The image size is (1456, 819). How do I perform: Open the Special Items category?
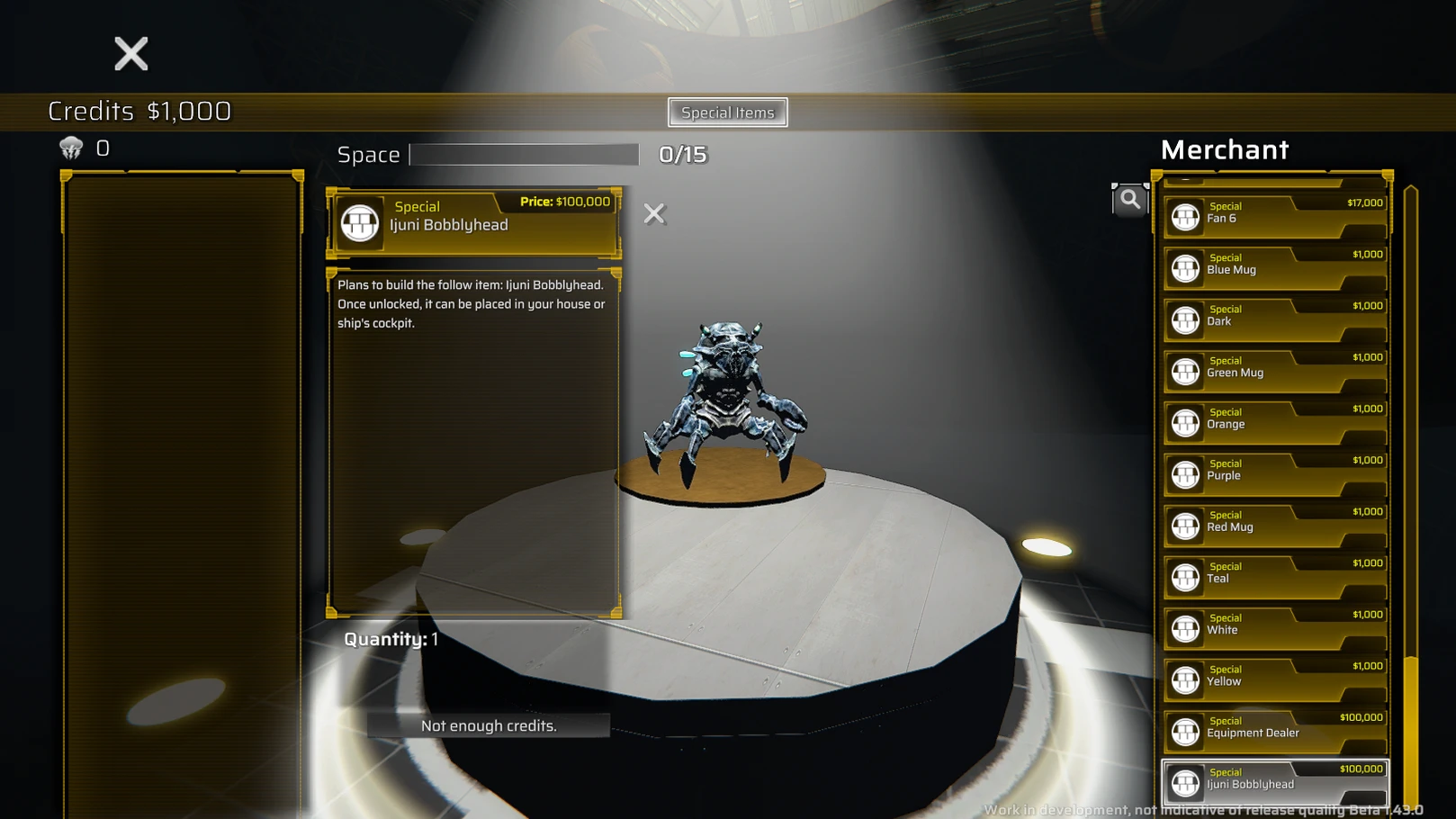tap(727, 112)
